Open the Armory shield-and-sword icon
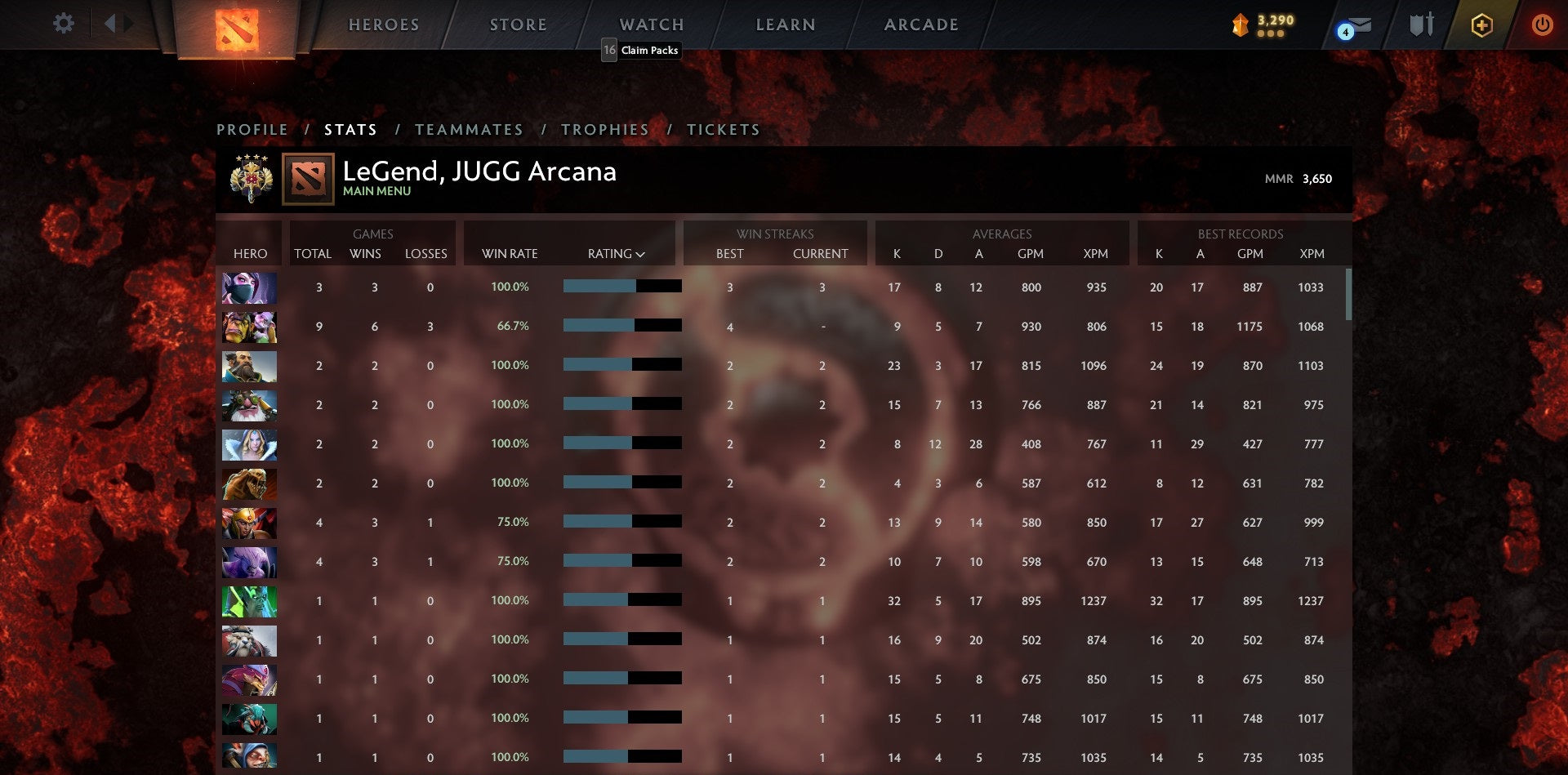This screenshot has width=1568, height=775. coord(1421,24)
